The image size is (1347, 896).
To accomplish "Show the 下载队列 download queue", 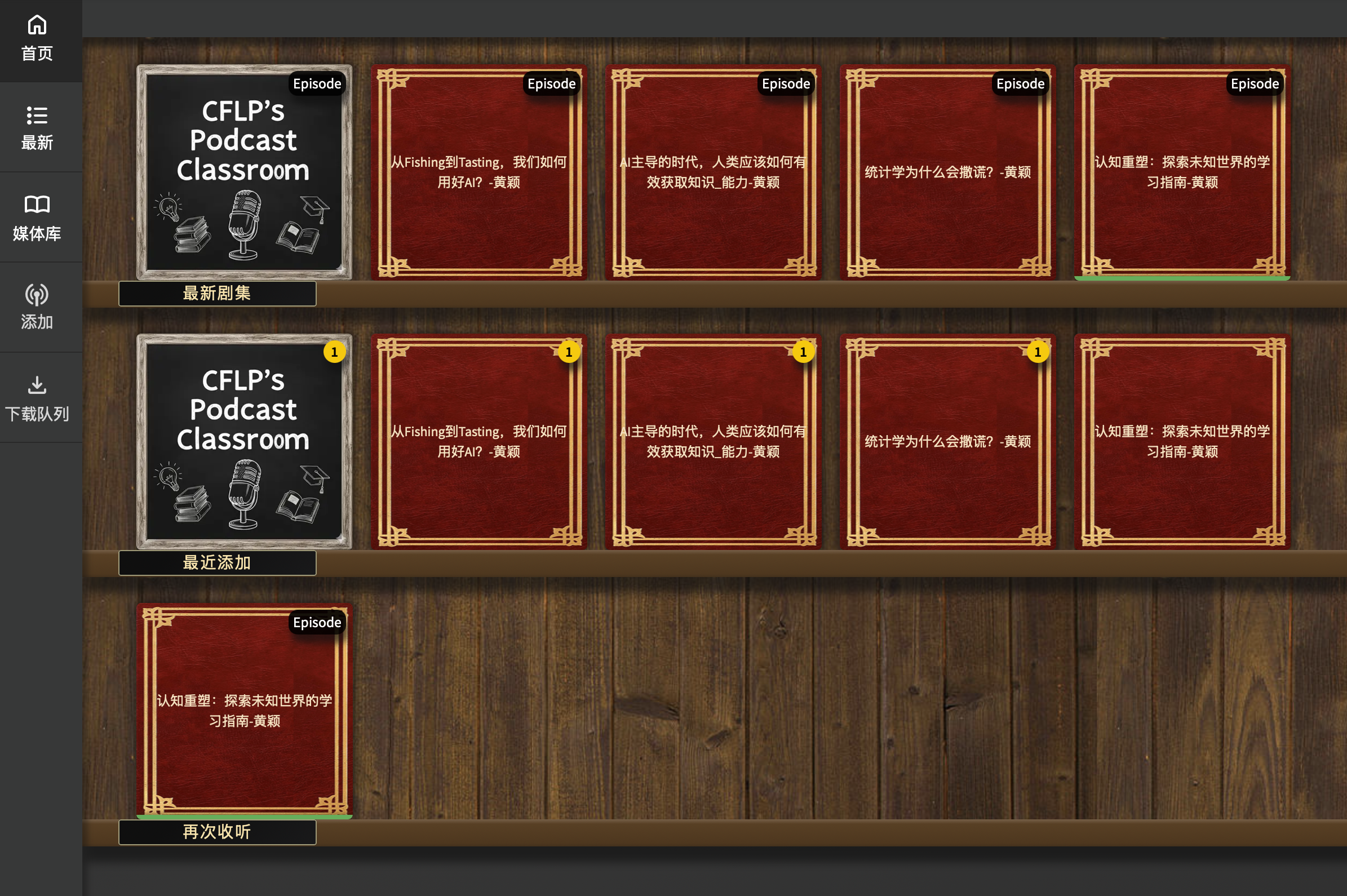I will [x=37, y=398].
